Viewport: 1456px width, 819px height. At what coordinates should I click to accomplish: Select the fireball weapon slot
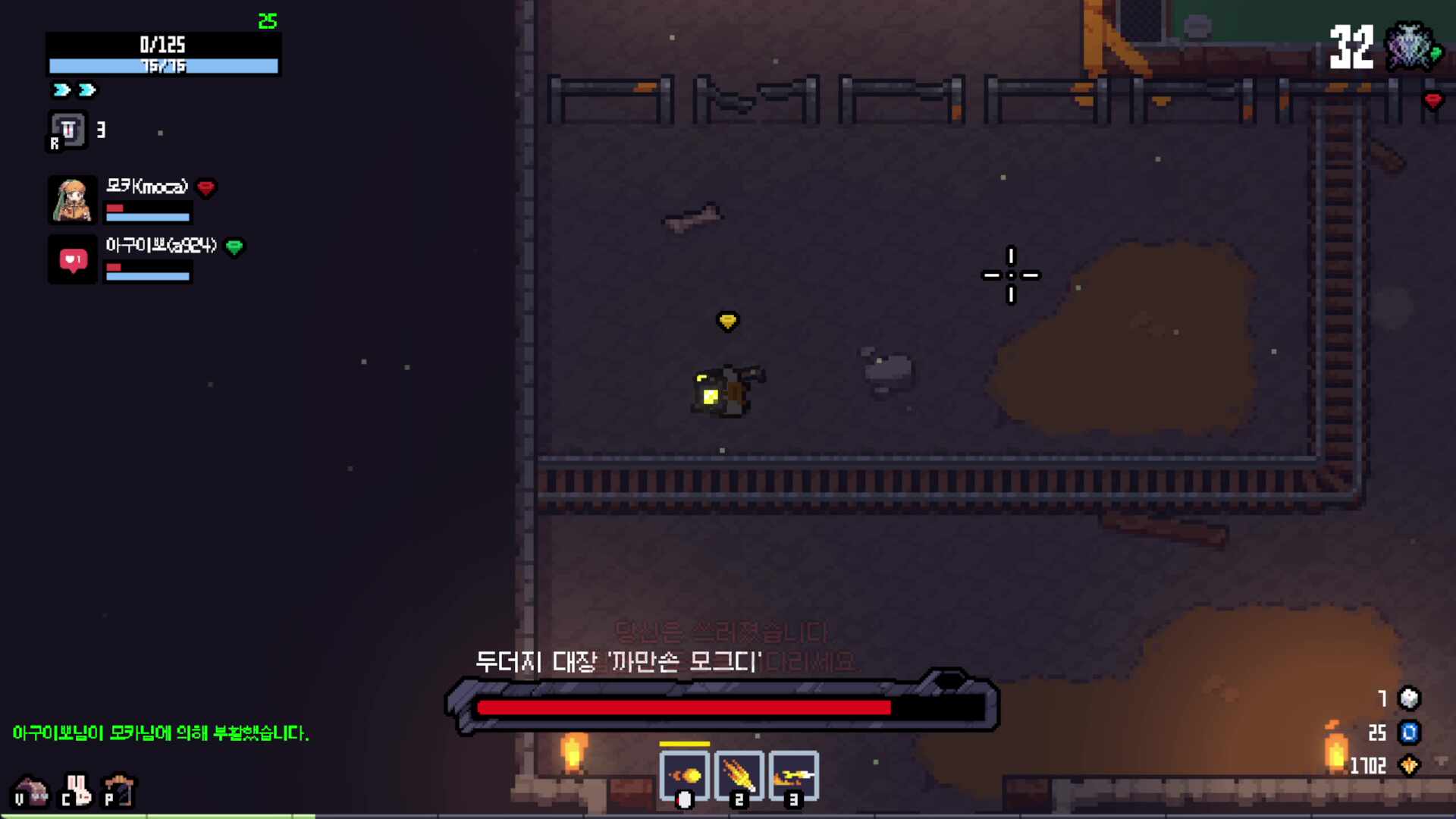[685, 775]
